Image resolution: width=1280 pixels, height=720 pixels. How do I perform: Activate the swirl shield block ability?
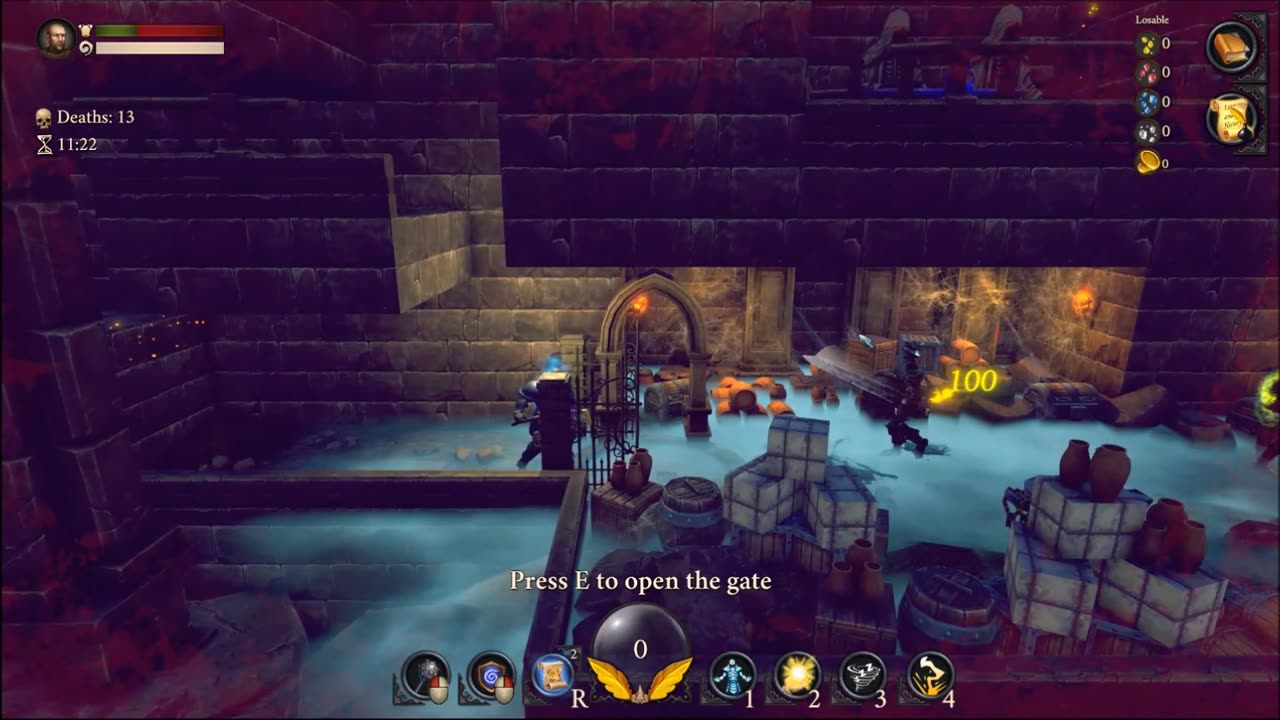(491, 675)
